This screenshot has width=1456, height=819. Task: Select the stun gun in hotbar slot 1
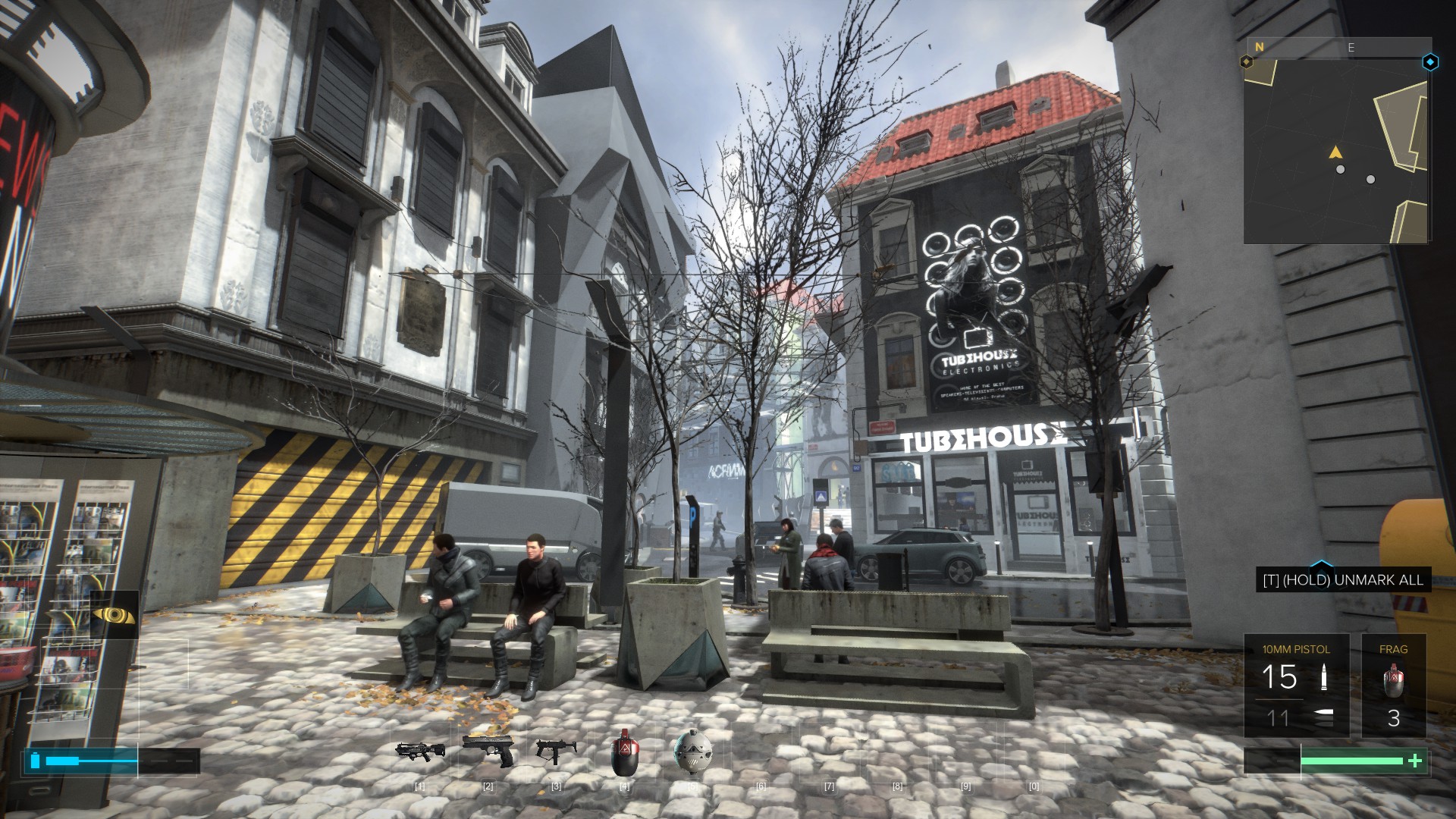tap(420, 752)
